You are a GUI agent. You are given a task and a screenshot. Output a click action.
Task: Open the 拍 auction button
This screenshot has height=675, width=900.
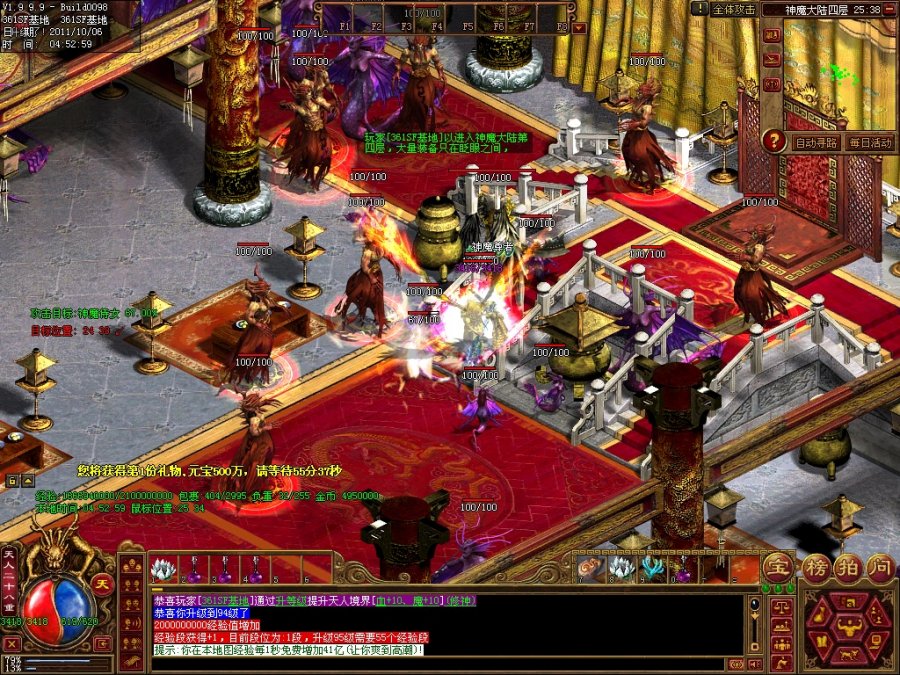tap(847, 568)
